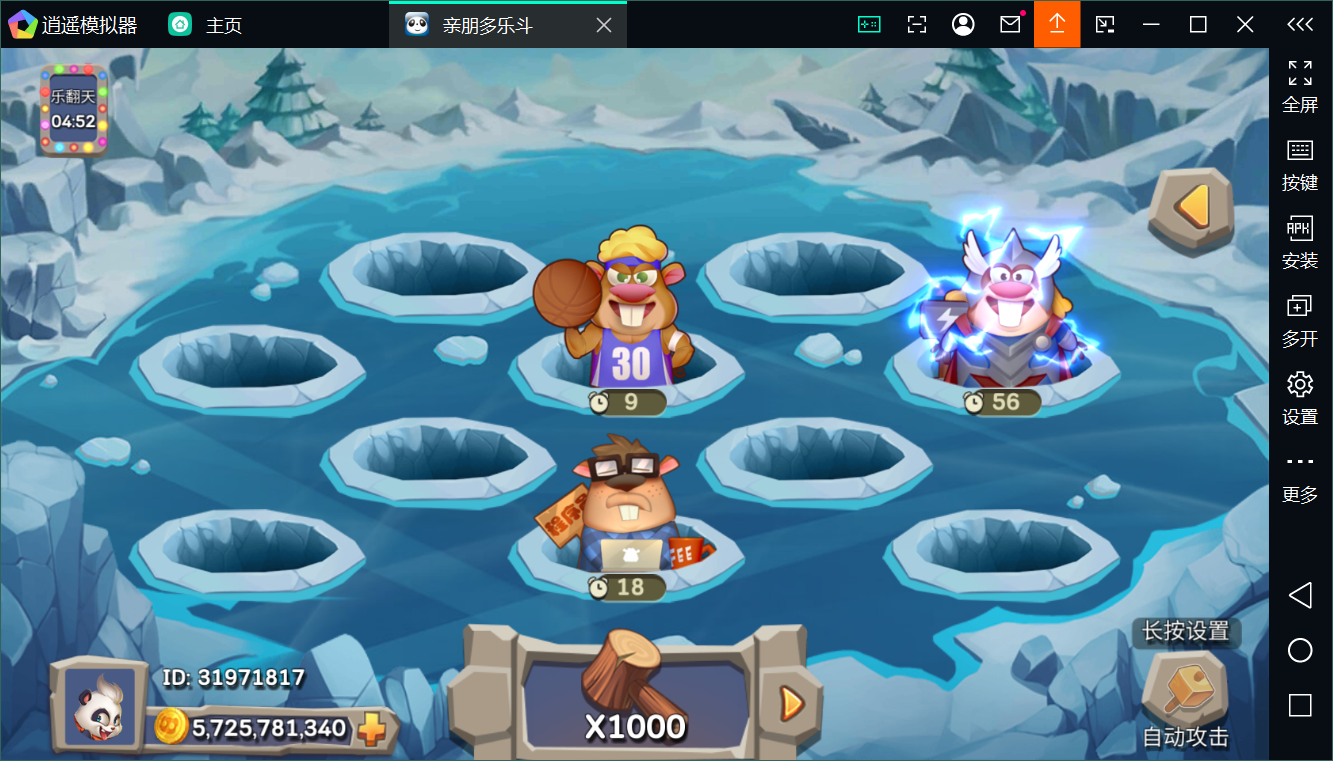Open emulator 设置 settings
The height and width of the screenshot is (761, 1333).
[x=1300, y=397]
